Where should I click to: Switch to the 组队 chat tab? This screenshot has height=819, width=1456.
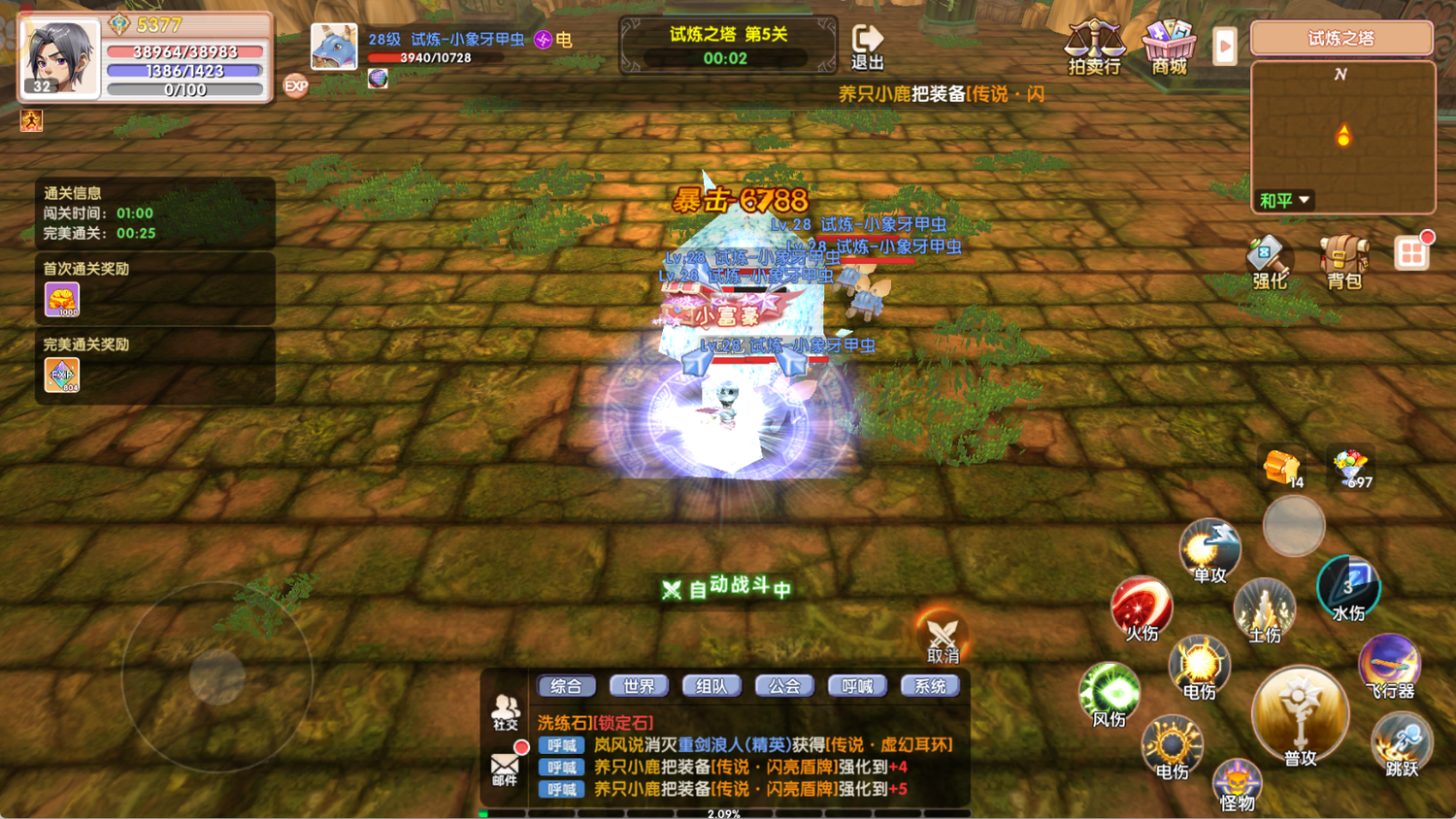pos(711,686)
